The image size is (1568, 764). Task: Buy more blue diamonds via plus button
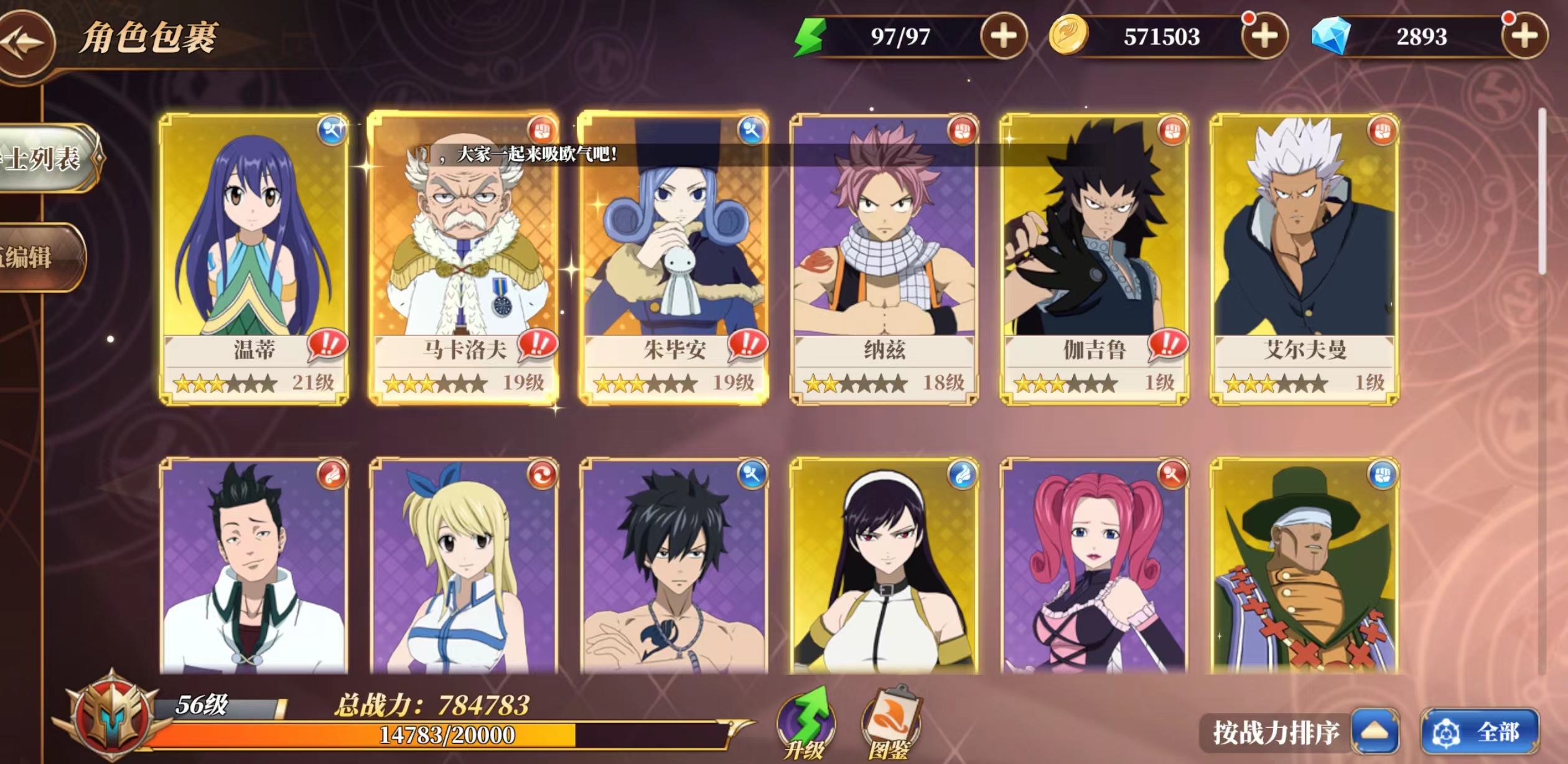(1523, 36)
